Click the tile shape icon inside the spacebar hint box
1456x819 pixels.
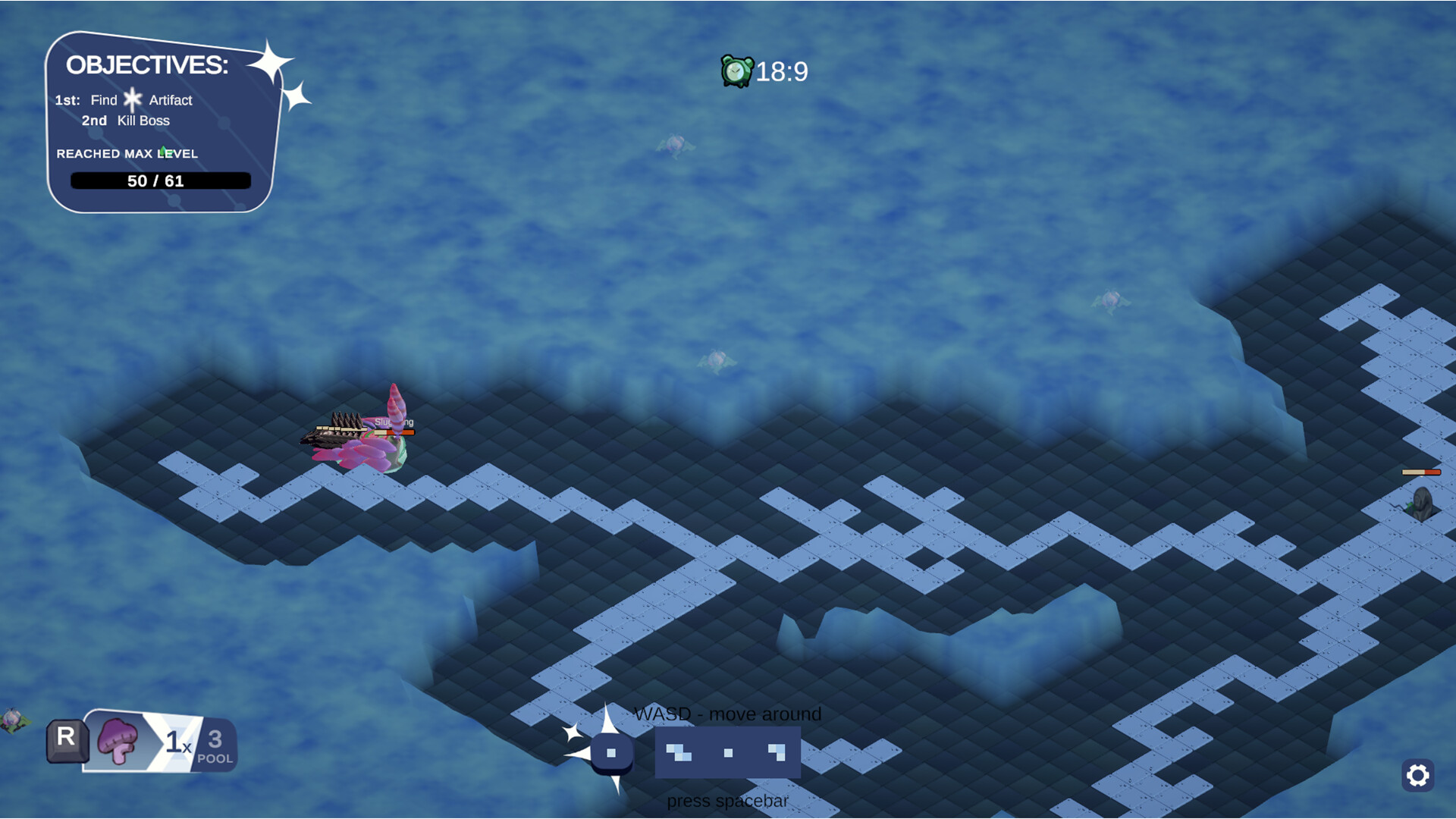coord(677,752)
